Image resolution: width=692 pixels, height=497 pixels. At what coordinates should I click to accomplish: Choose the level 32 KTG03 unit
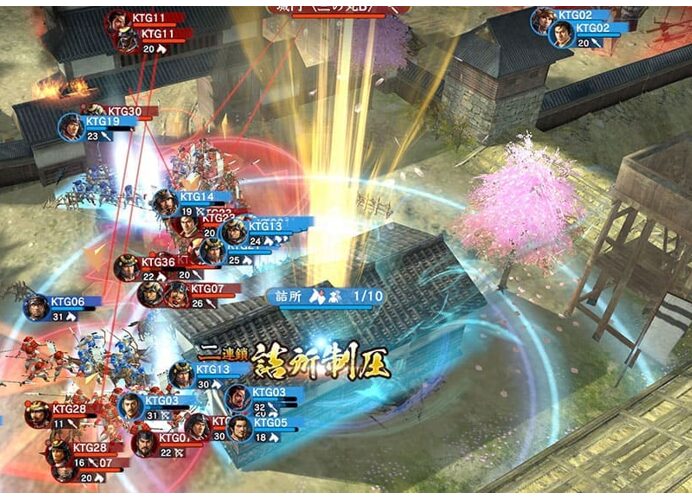237,398
